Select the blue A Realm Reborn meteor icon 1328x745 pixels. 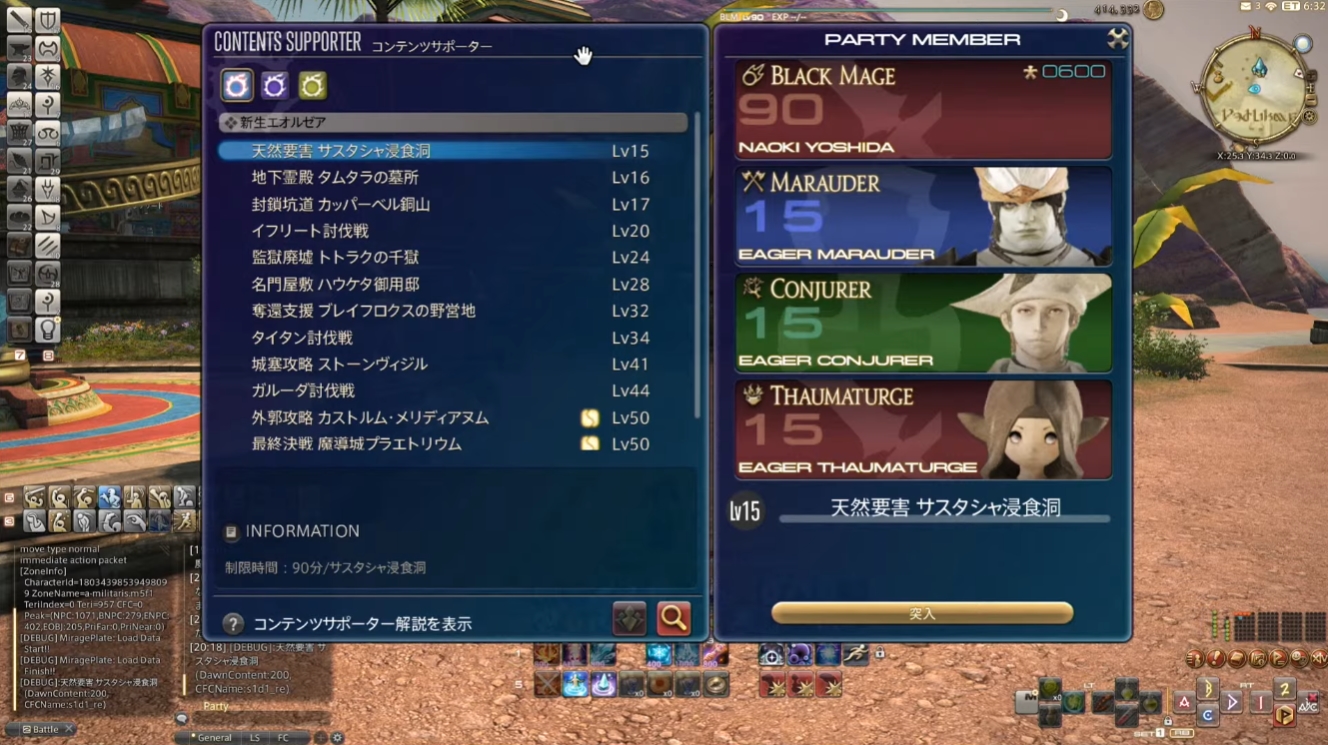pyautogui.click(x=235, y=86)
